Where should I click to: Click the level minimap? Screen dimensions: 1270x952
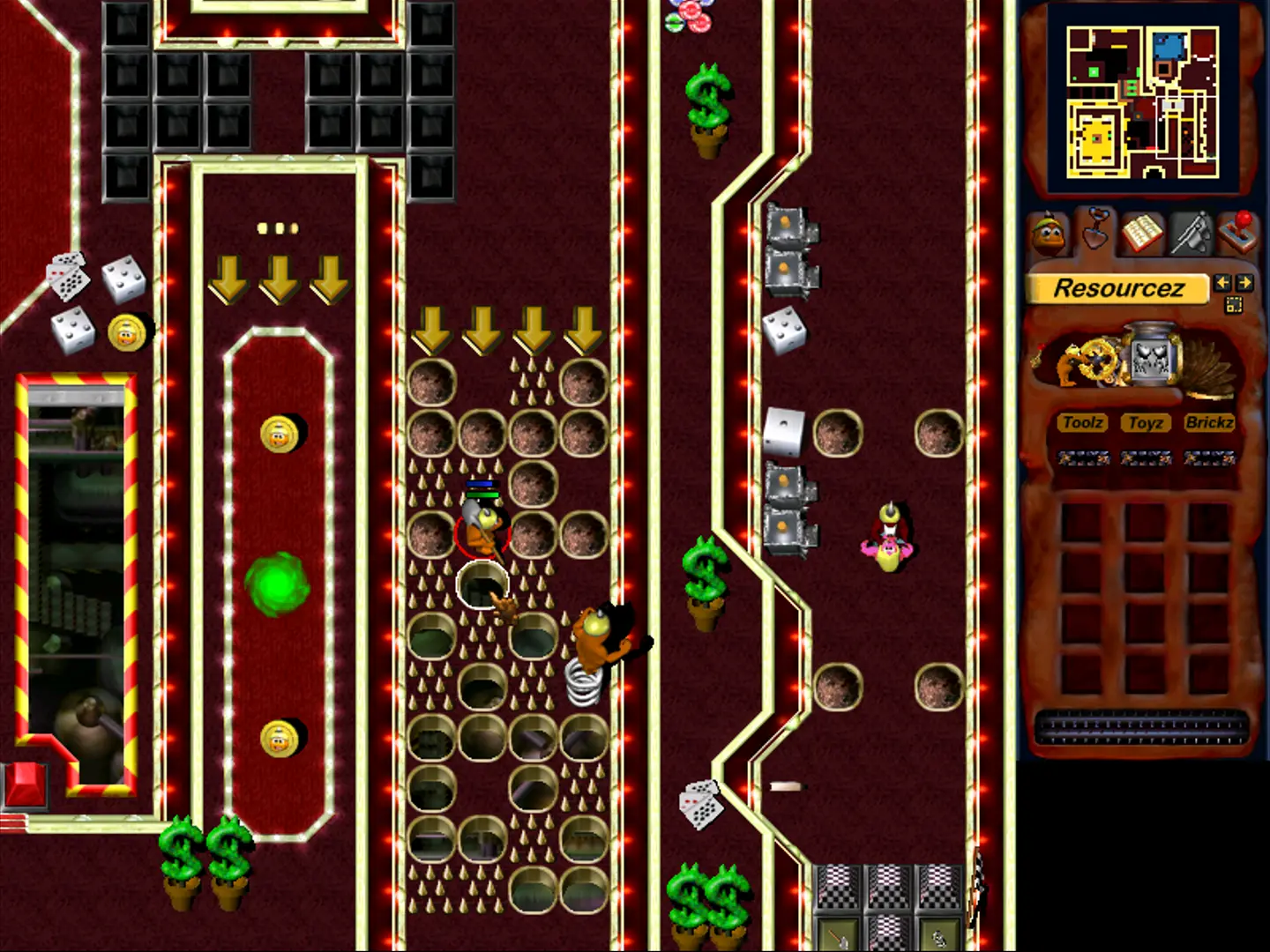[x=1142, y=101]
